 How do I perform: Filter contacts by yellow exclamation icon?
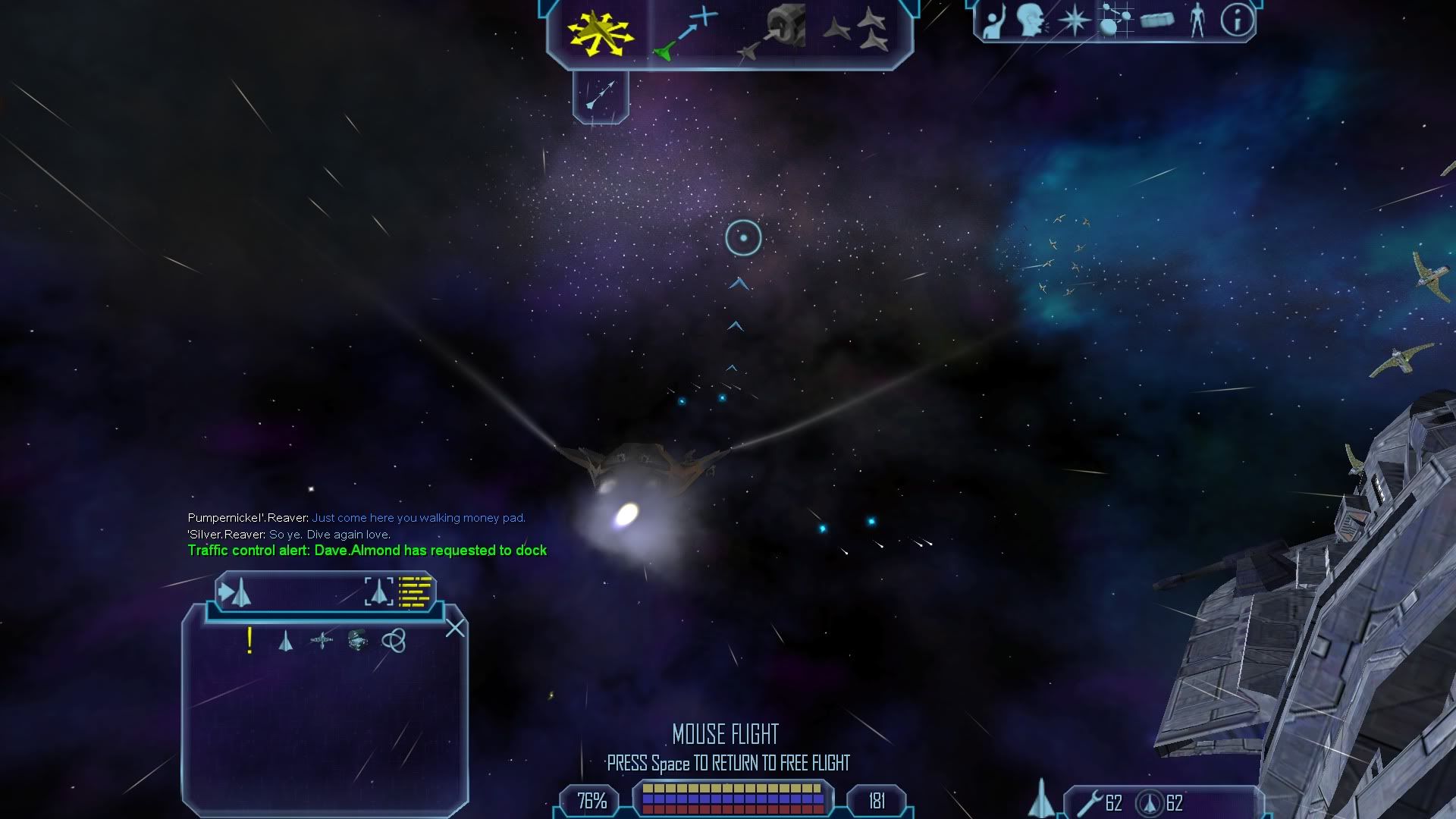point(249,641)
